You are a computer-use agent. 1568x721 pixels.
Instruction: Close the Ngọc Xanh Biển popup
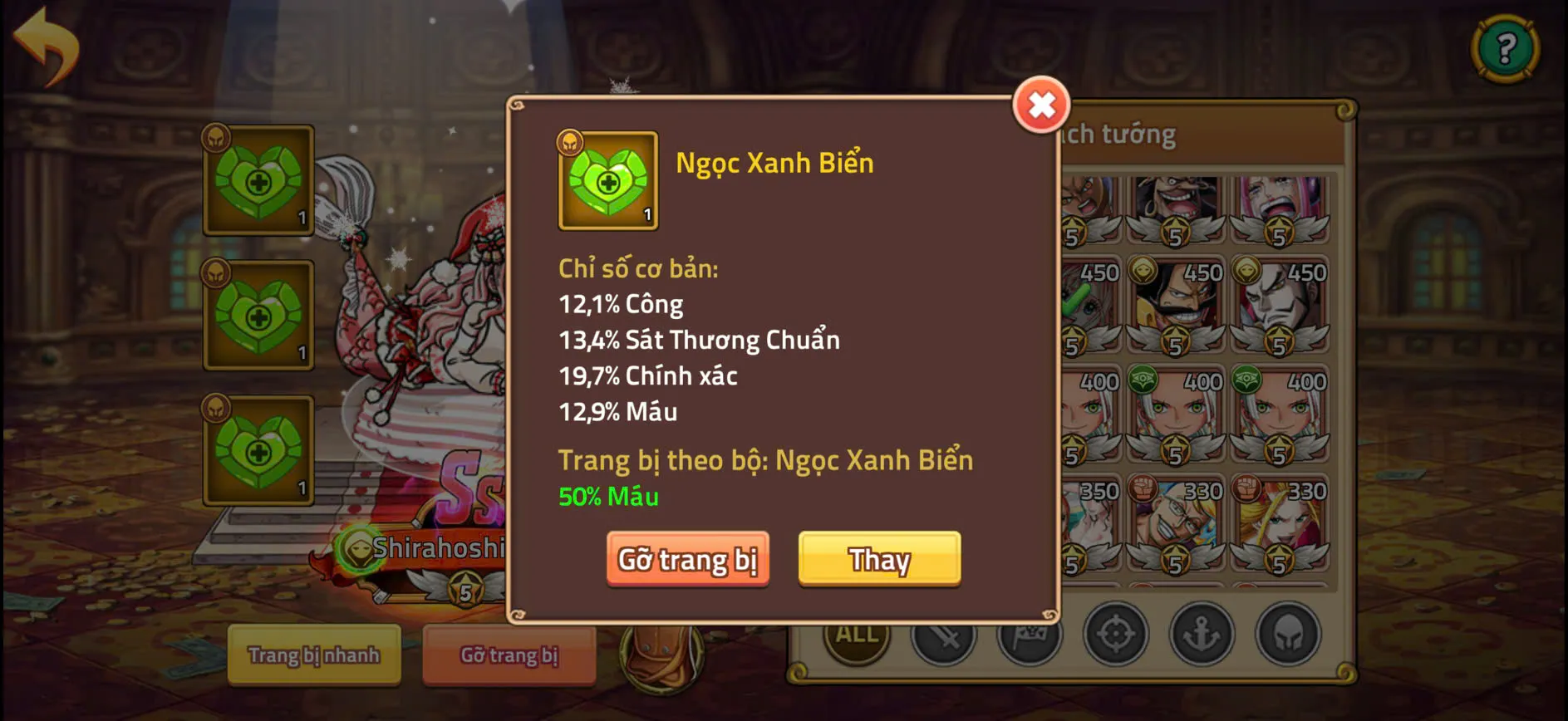1043,106
